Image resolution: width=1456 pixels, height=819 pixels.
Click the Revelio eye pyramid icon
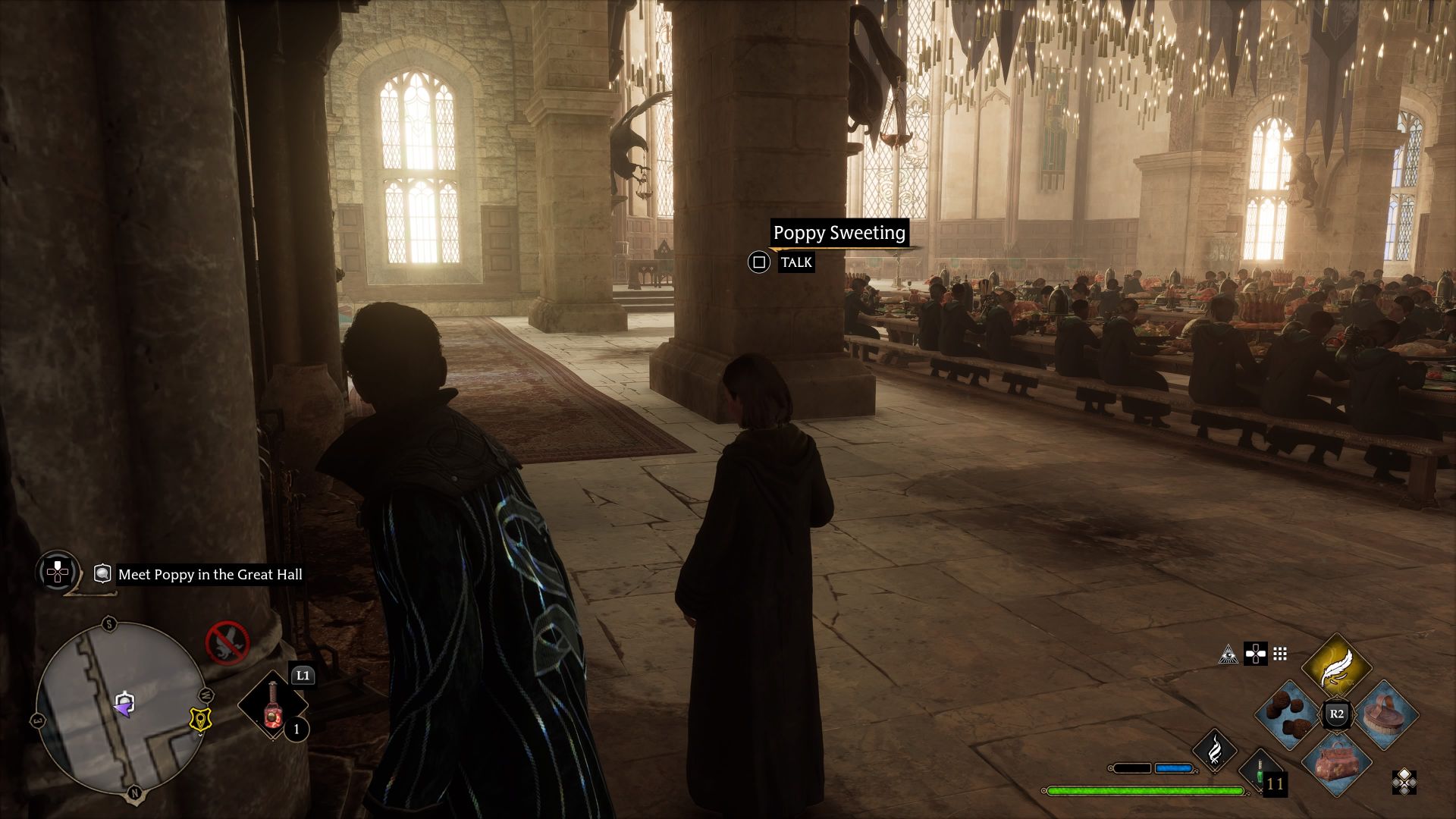click(1228, 655)
